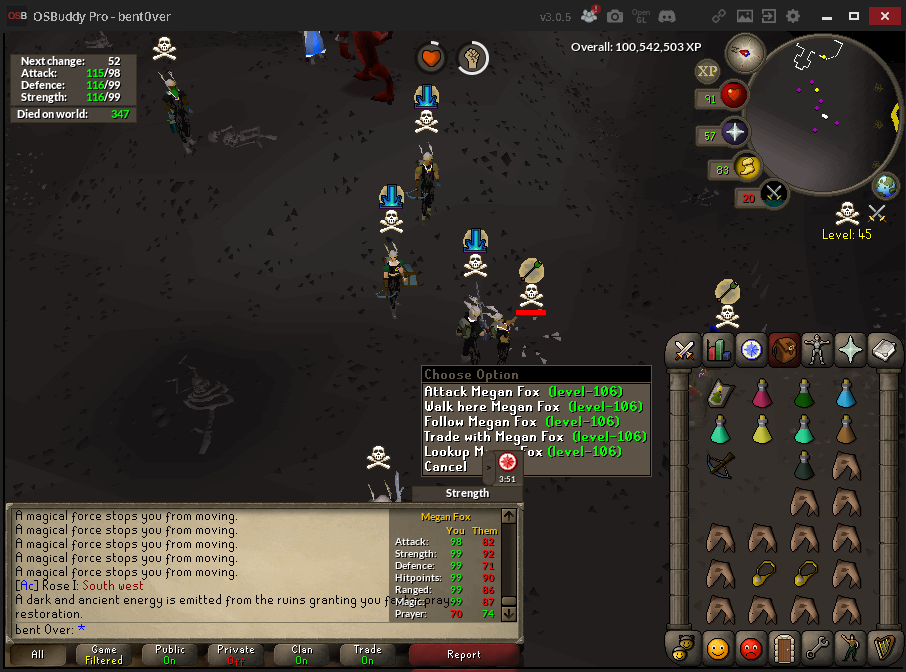Image resolution: width=906 pixels, height=672 pixels.
Task: Open the Prayer tab
Action: (851, 349)
